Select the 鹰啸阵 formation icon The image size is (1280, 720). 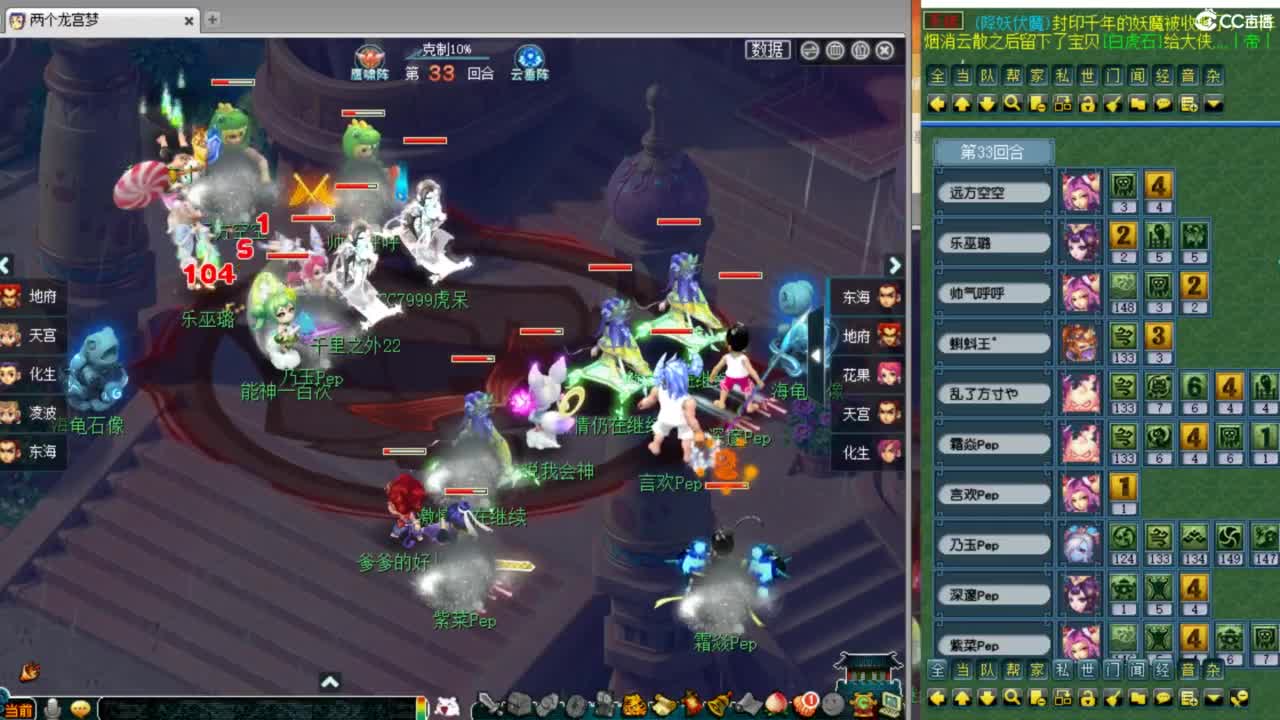click(x=369, y=57)
